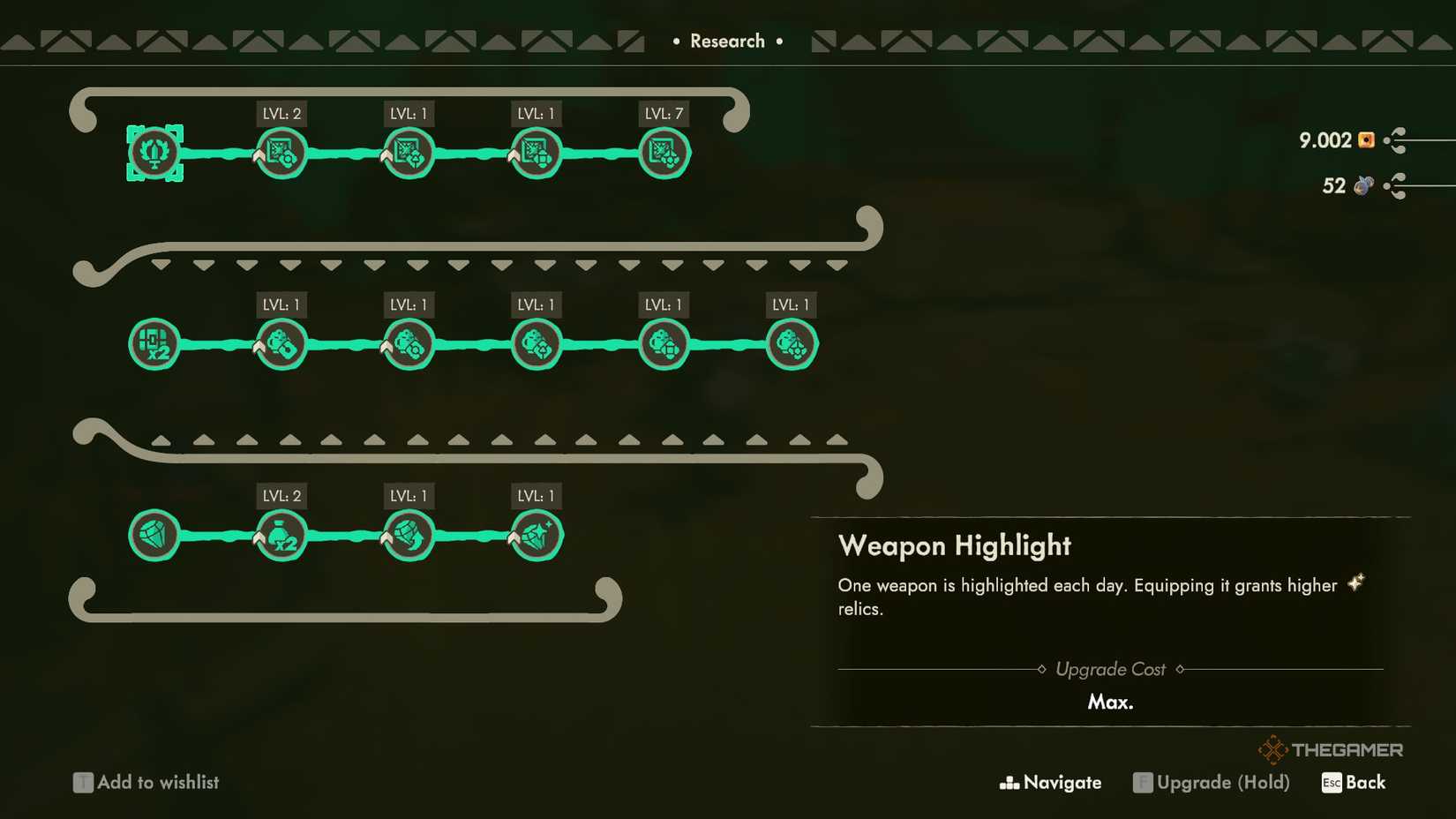1456x819 pixels.
Task: Click the orange currency icon beside 9.002
Action: (1365, 140)
